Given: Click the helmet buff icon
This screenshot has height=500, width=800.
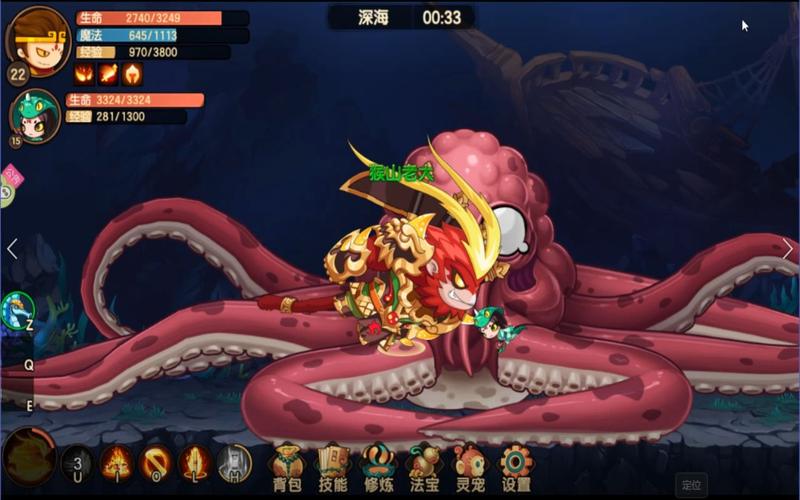Looking at the screenshot, I should pyautogui.click(x=132, y=74).
